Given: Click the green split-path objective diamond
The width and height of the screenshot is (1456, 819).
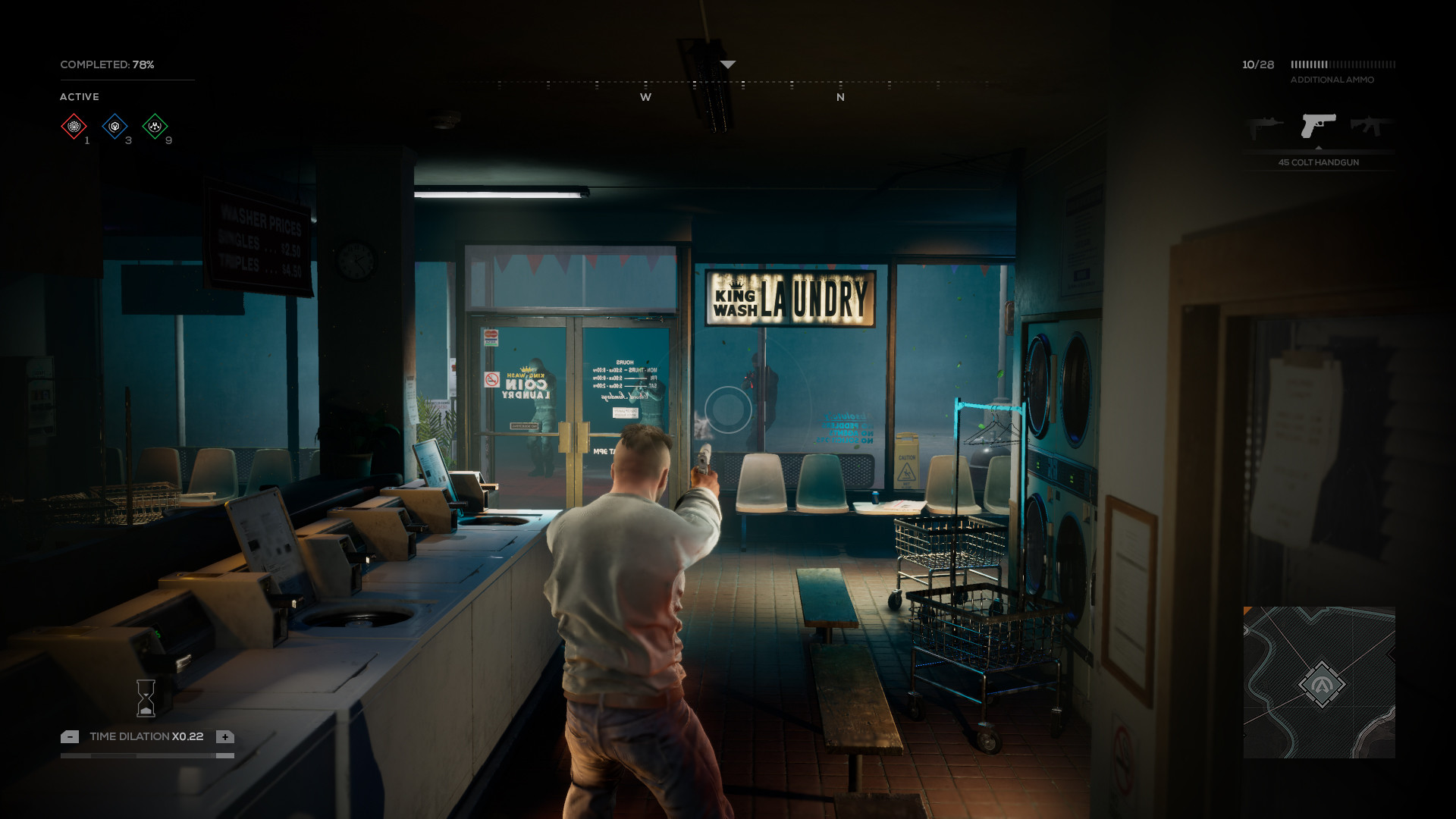Looking at the screenshot, I should [155, 127].
